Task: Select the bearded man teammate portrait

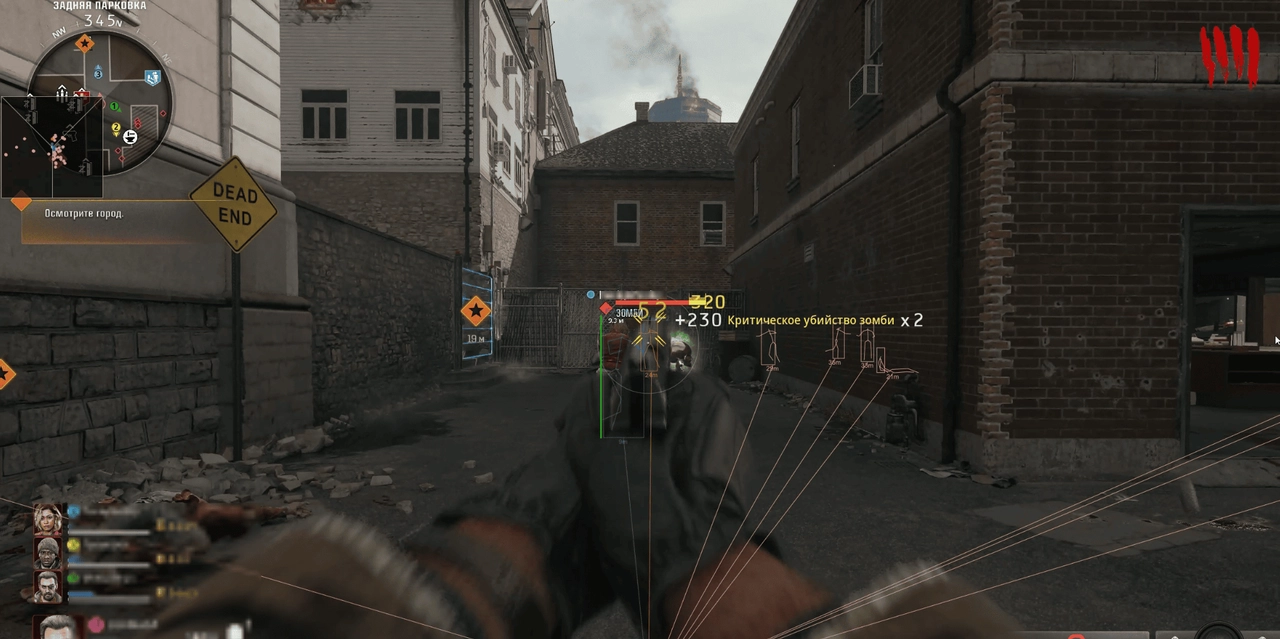Action: [x=46, y=585]
